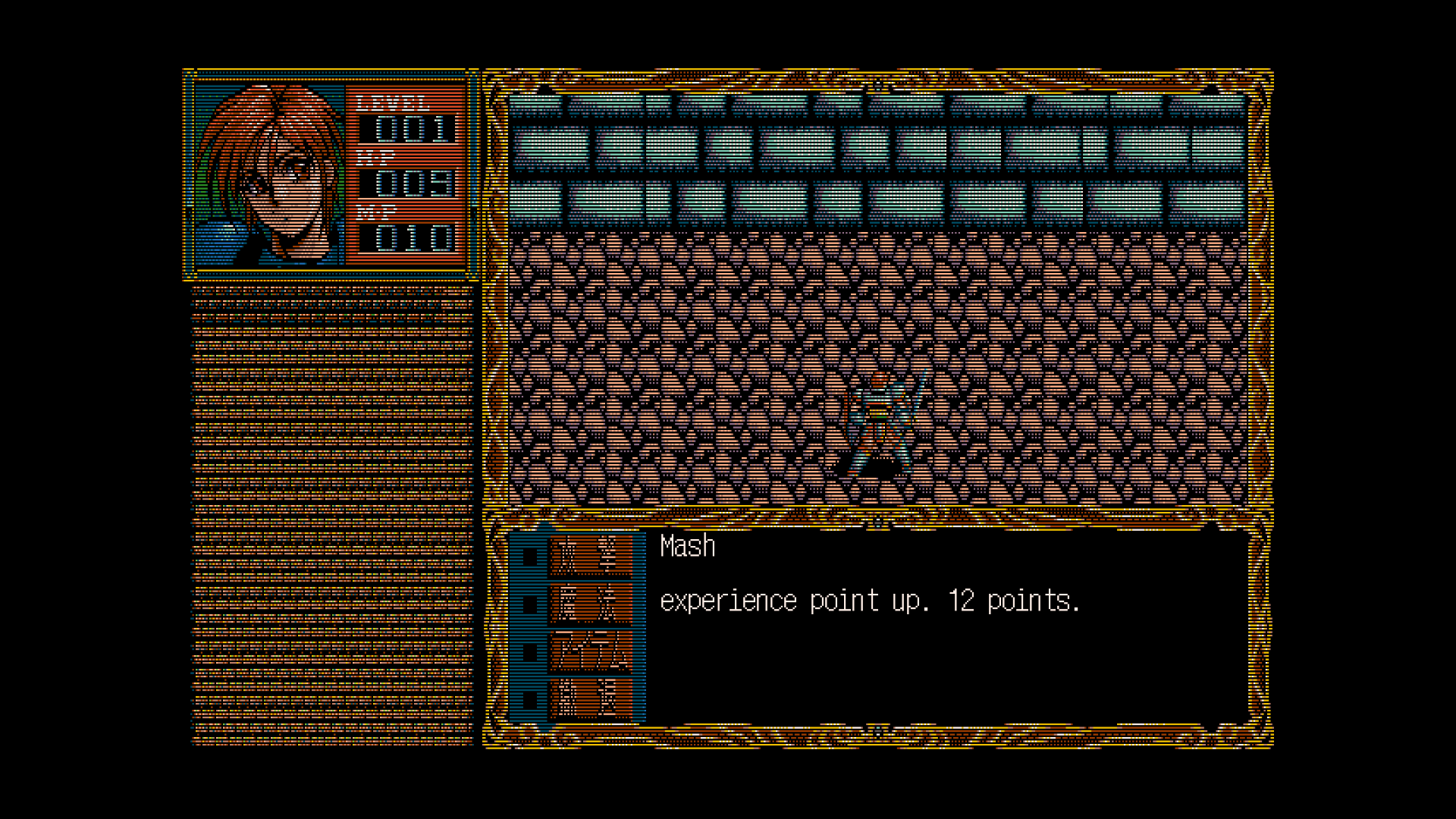Viewport: 1456px width, 819px height.
Task: Open the アイテム item command
Action: (x=590, y=651)
